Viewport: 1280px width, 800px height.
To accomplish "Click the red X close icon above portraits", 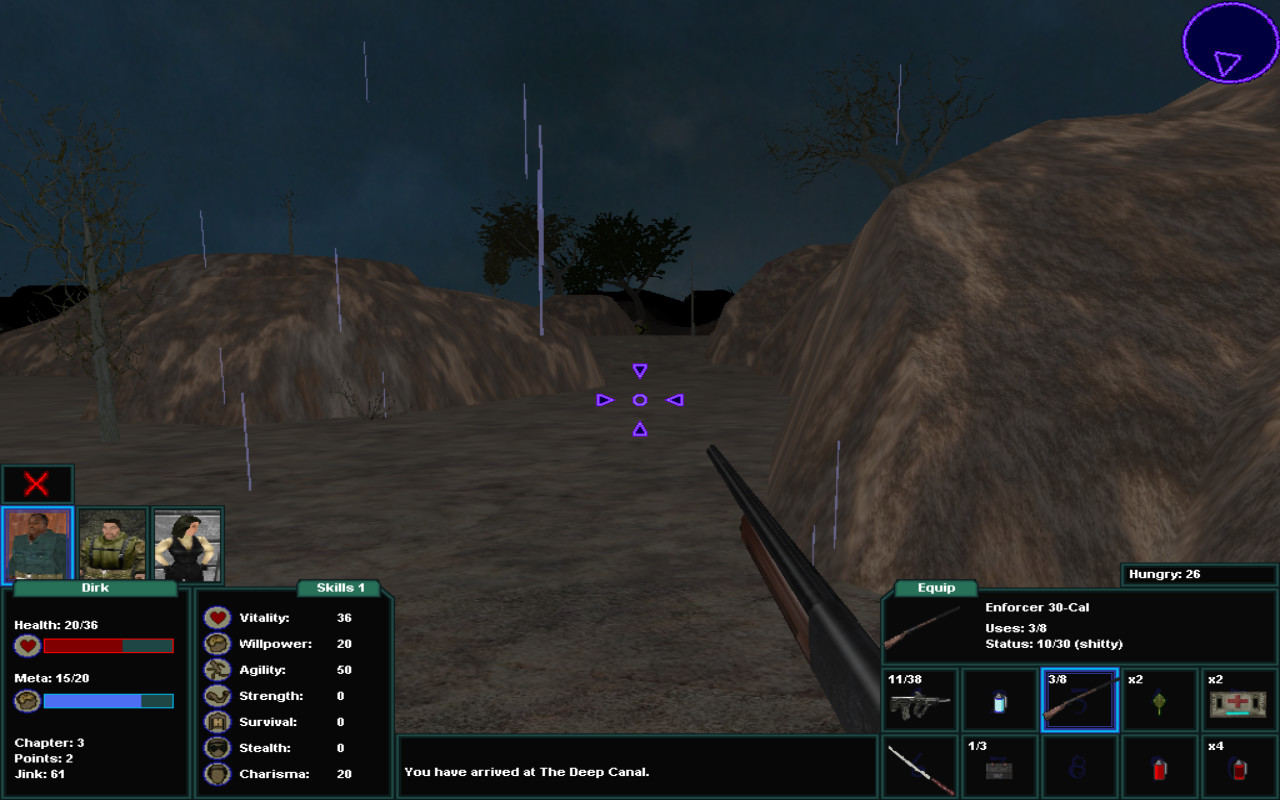I will point(37,483).
